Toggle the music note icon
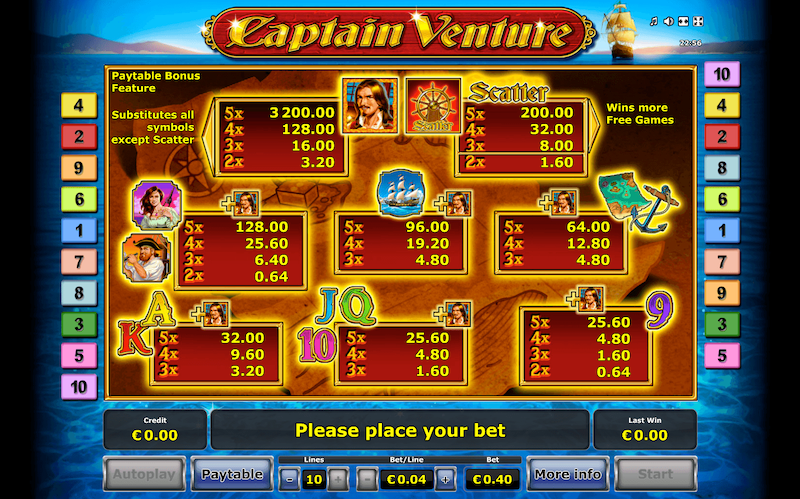The image size is (800, 499). click(x=654, y=21)
